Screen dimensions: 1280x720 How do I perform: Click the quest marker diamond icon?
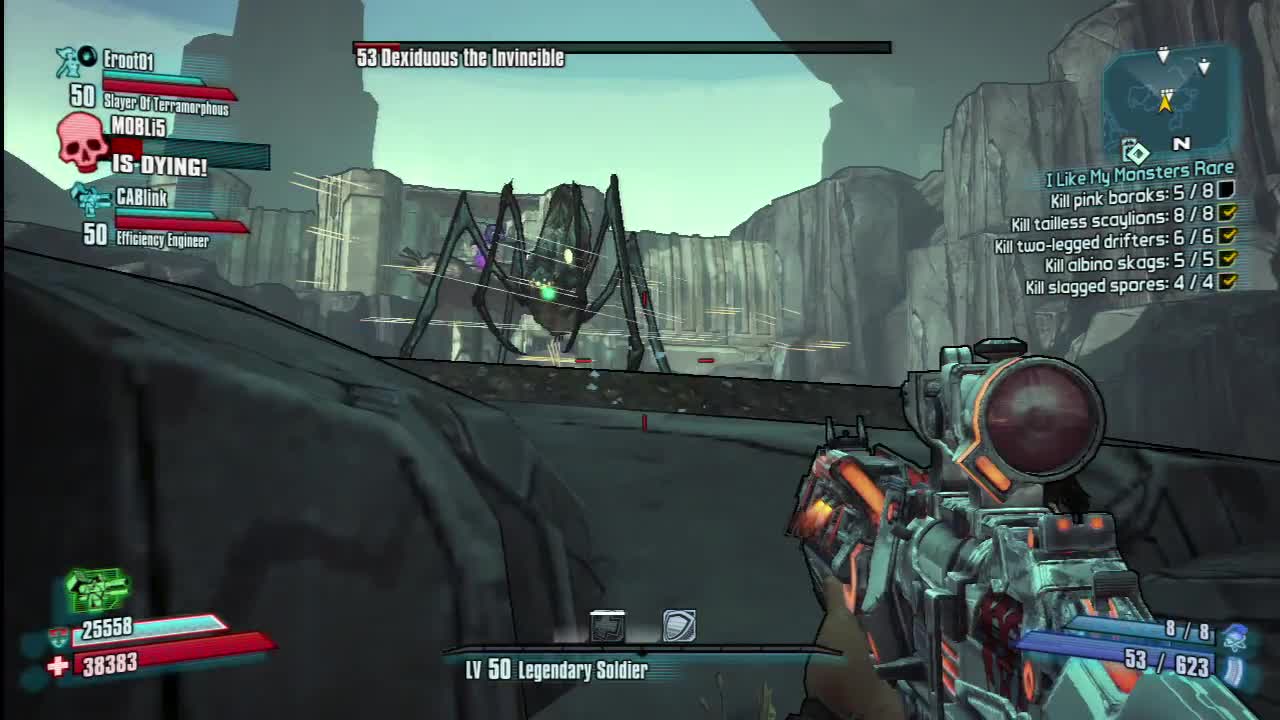[1137, 153]
